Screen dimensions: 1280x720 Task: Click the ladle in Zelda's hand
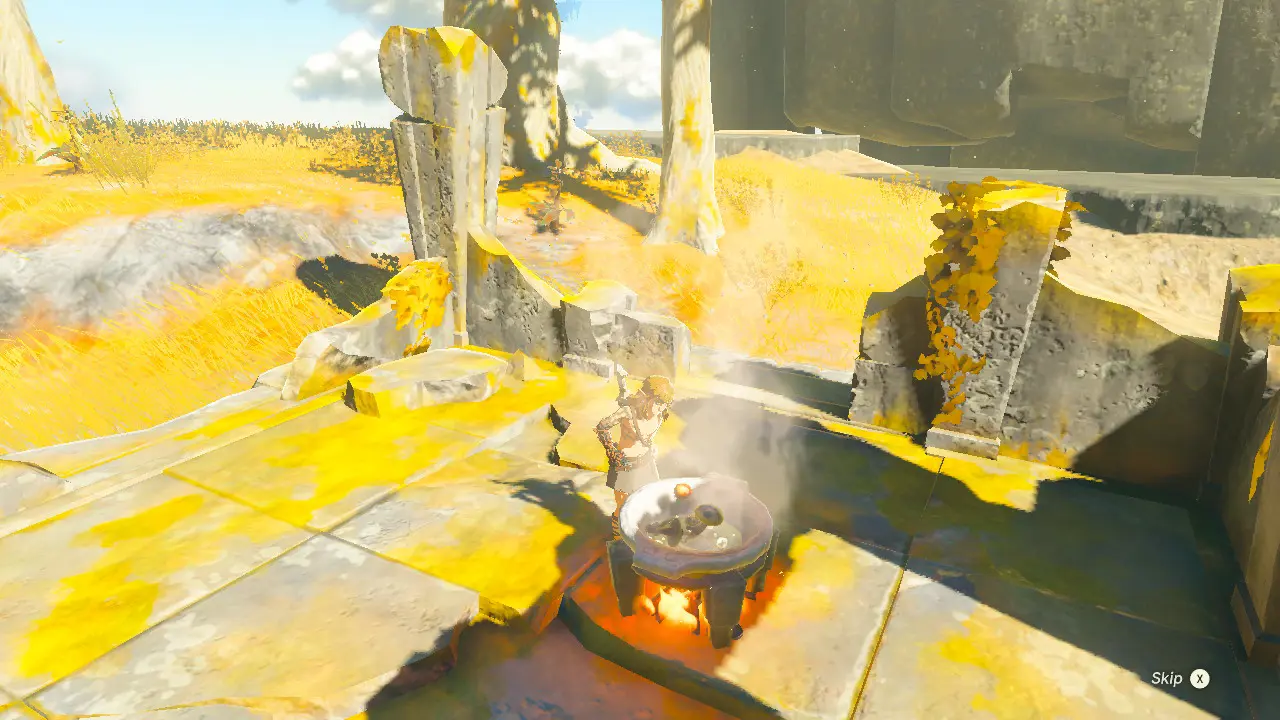(x=622, y=383)
